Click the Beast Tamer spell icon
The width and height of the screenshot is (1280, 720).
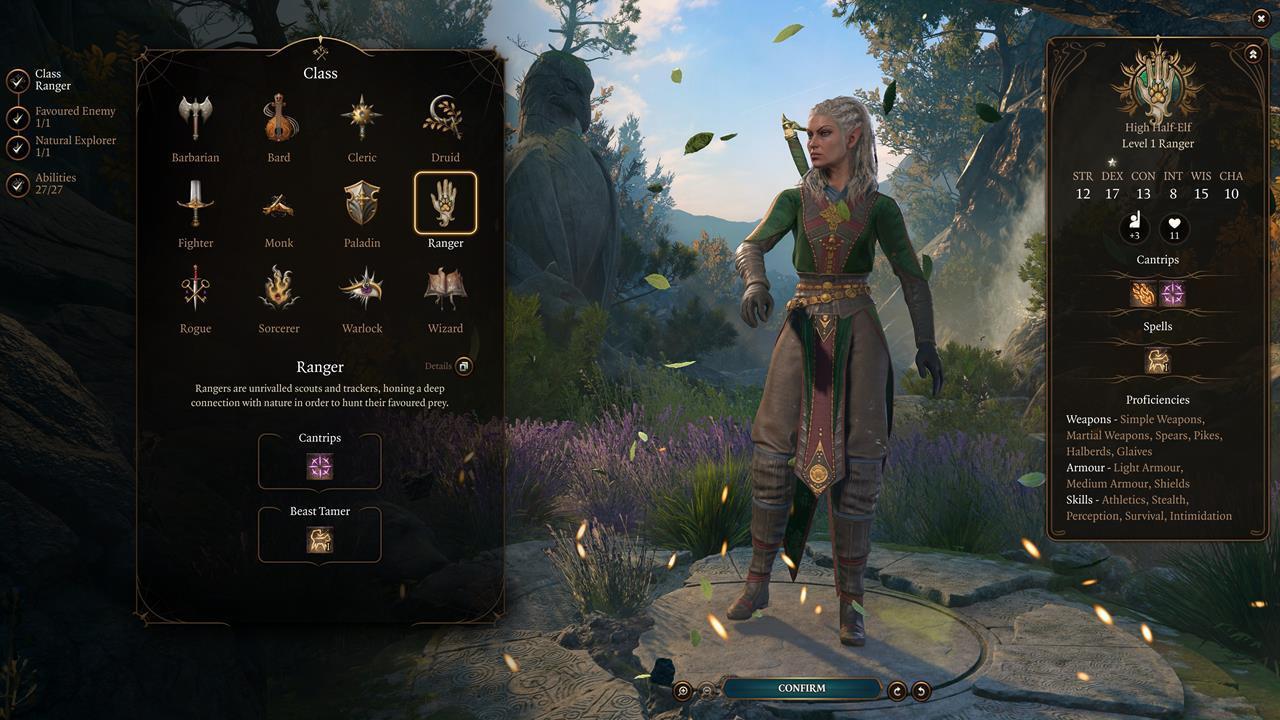pyautogui.click(x=320, y=540)
